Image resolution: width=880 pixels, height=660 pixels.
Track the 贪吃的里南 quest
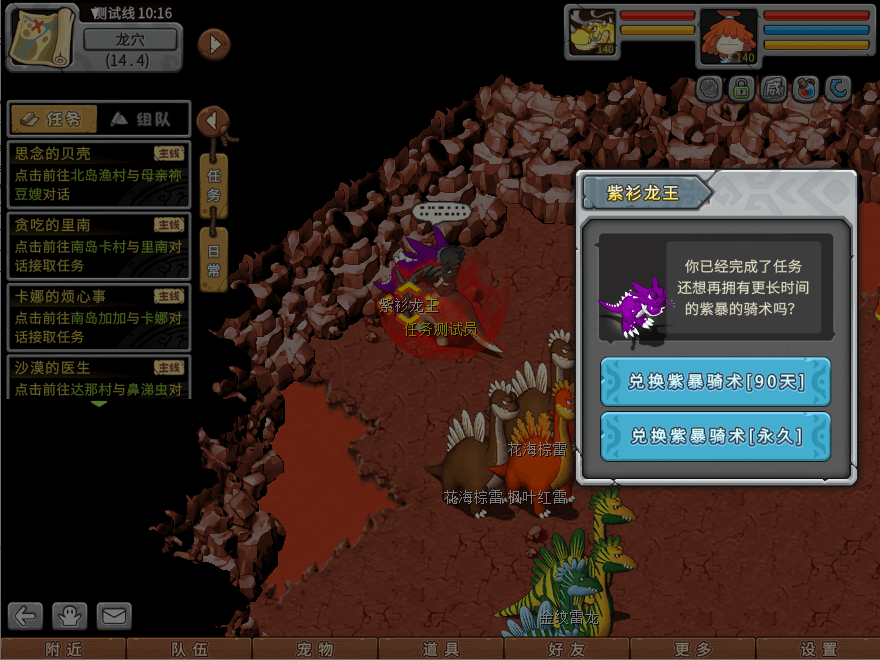(x=98, y=243)
